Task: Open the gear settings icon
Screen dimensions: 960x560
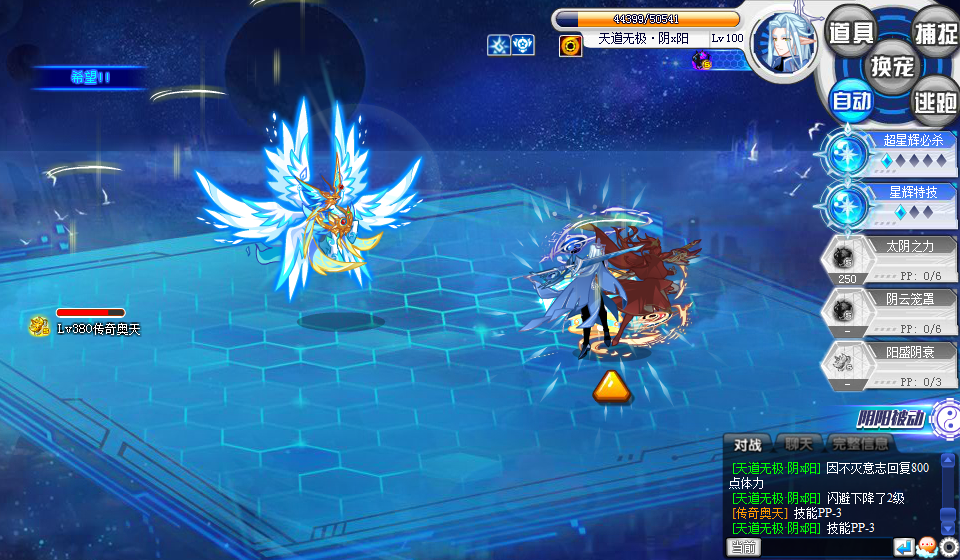Action: tap(948, 547)
